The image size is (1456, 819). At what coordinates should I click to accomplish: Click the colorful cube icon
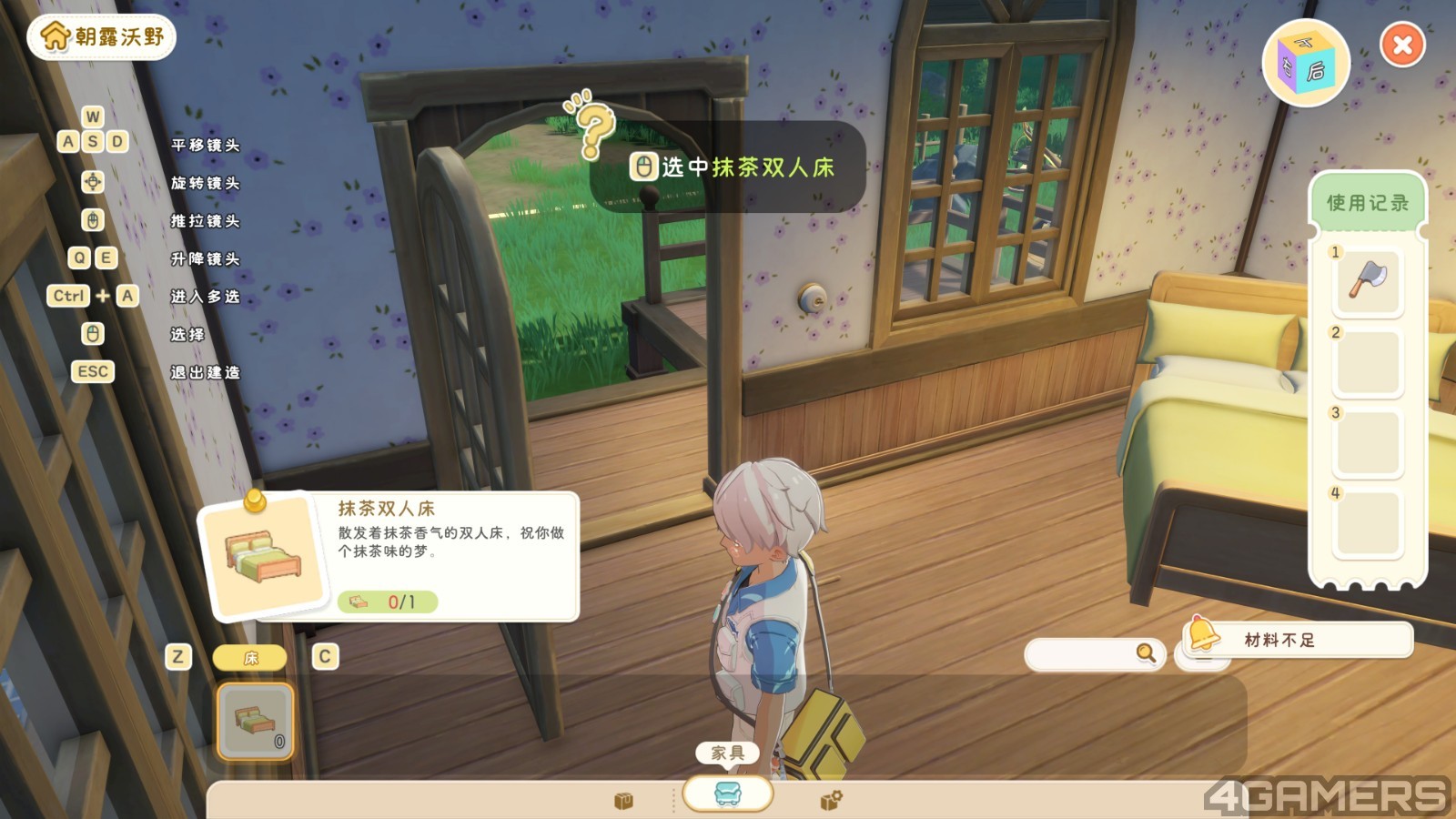coord(1306,64)
